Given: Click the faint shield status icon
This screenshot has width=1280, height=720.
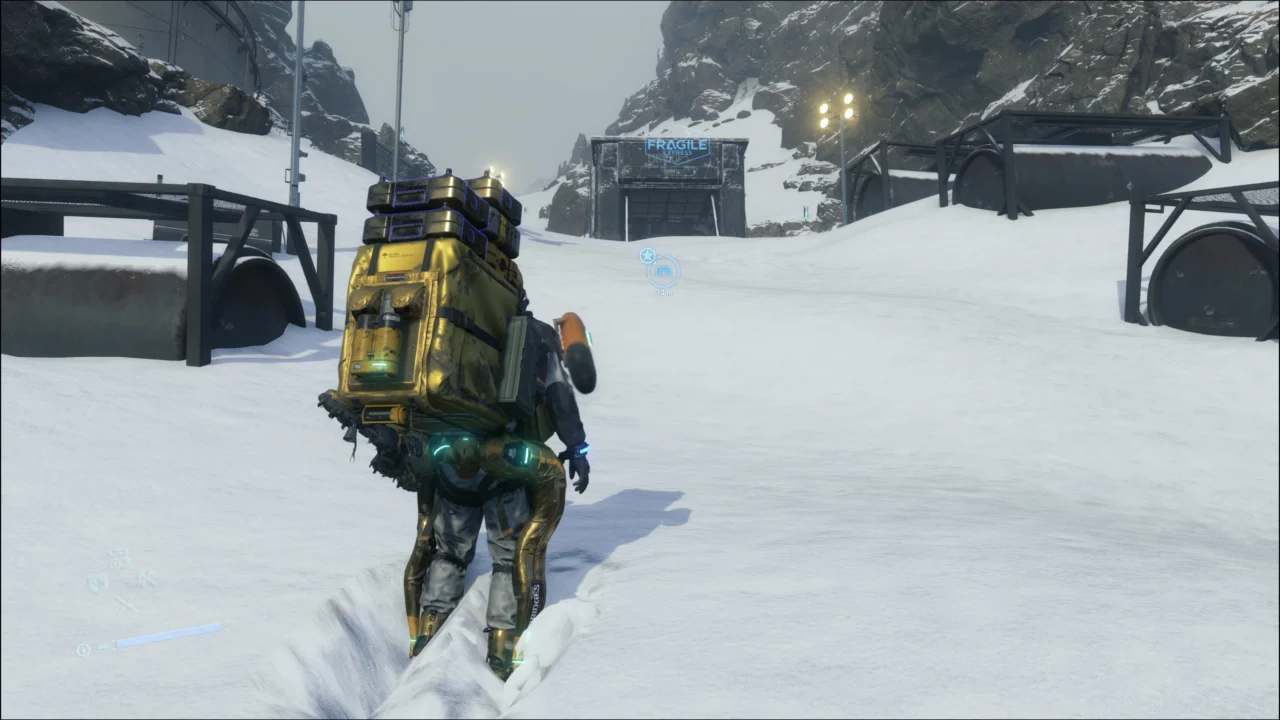Looking at the screenshot, I should point(97,581).
